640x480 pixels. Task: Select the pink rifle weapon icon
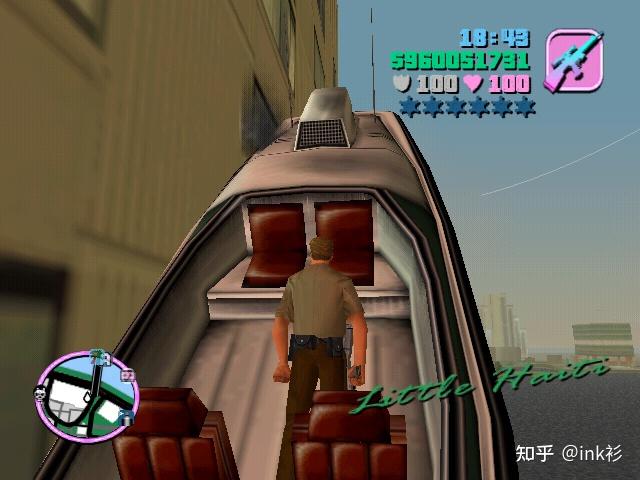[x=574, y=60]
